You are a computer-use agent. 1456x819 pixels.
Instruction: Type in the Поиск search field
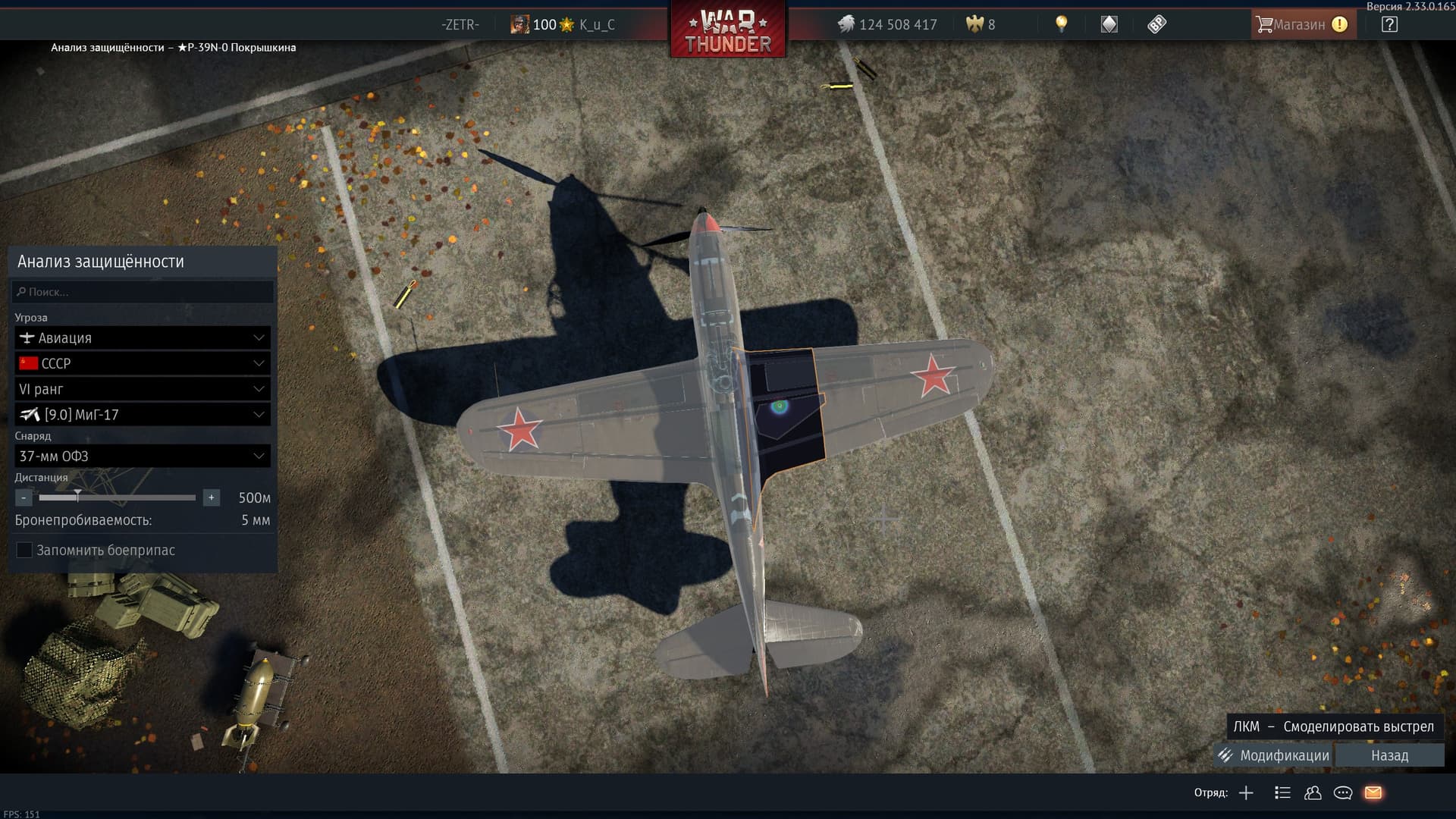pos(143,292)
